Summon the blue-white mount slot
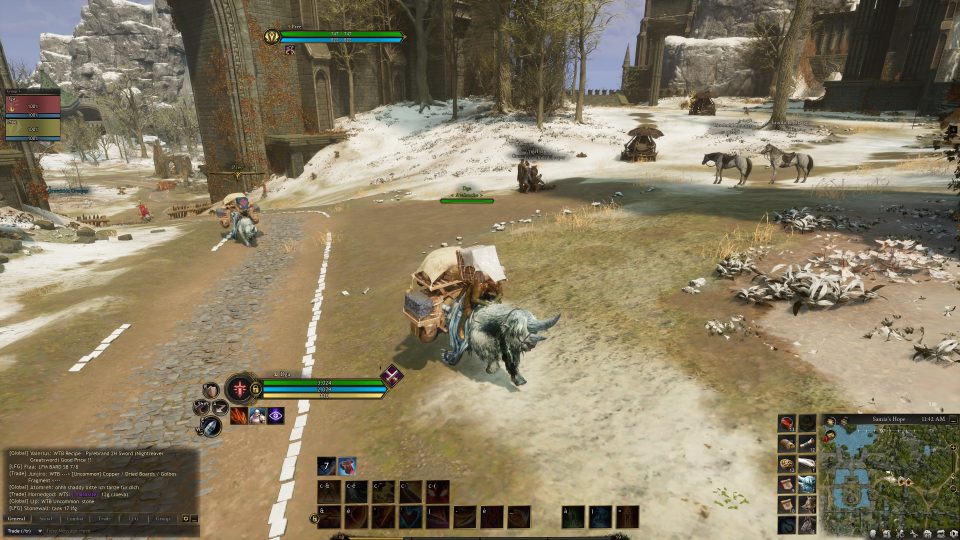The width and height of the screenshot is (960, 540). click(x=807, y=484)
